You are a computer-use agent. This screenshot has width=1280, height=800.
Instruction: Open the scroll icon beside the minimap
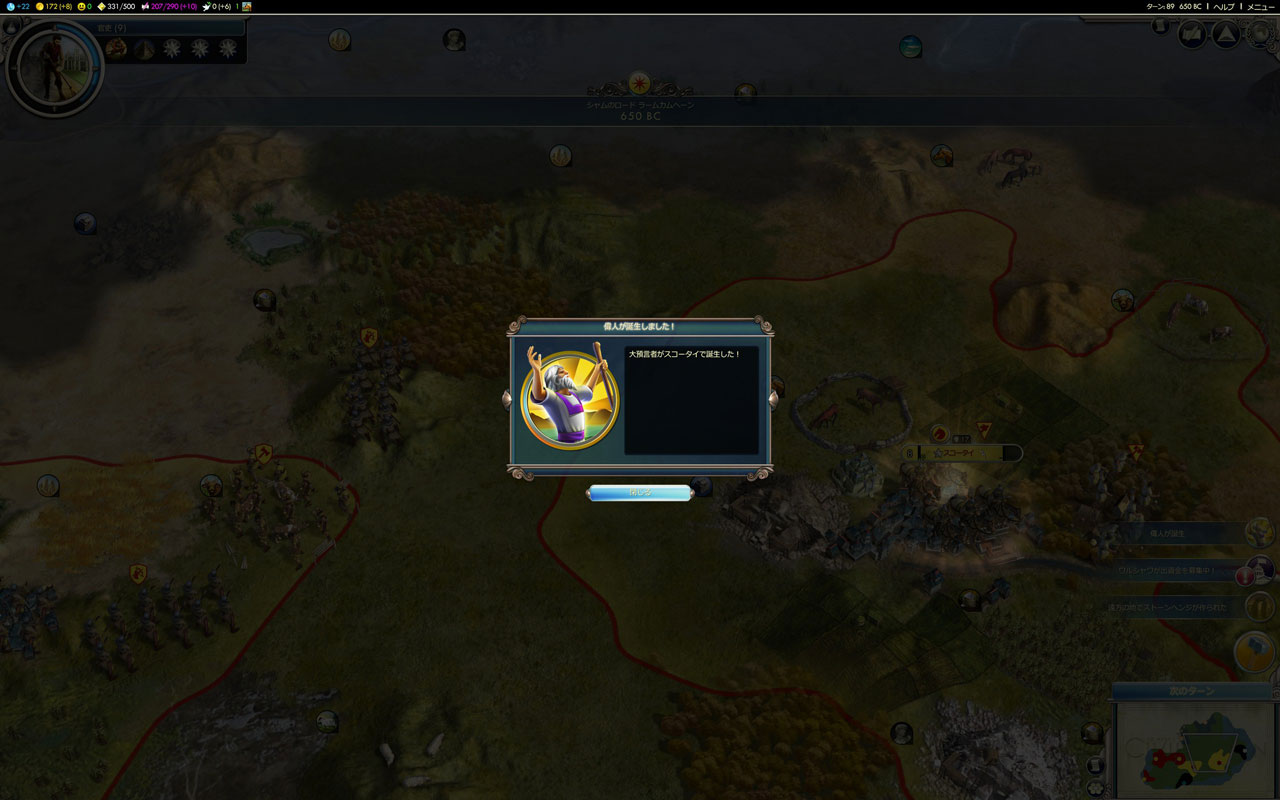click(1094, 765)
